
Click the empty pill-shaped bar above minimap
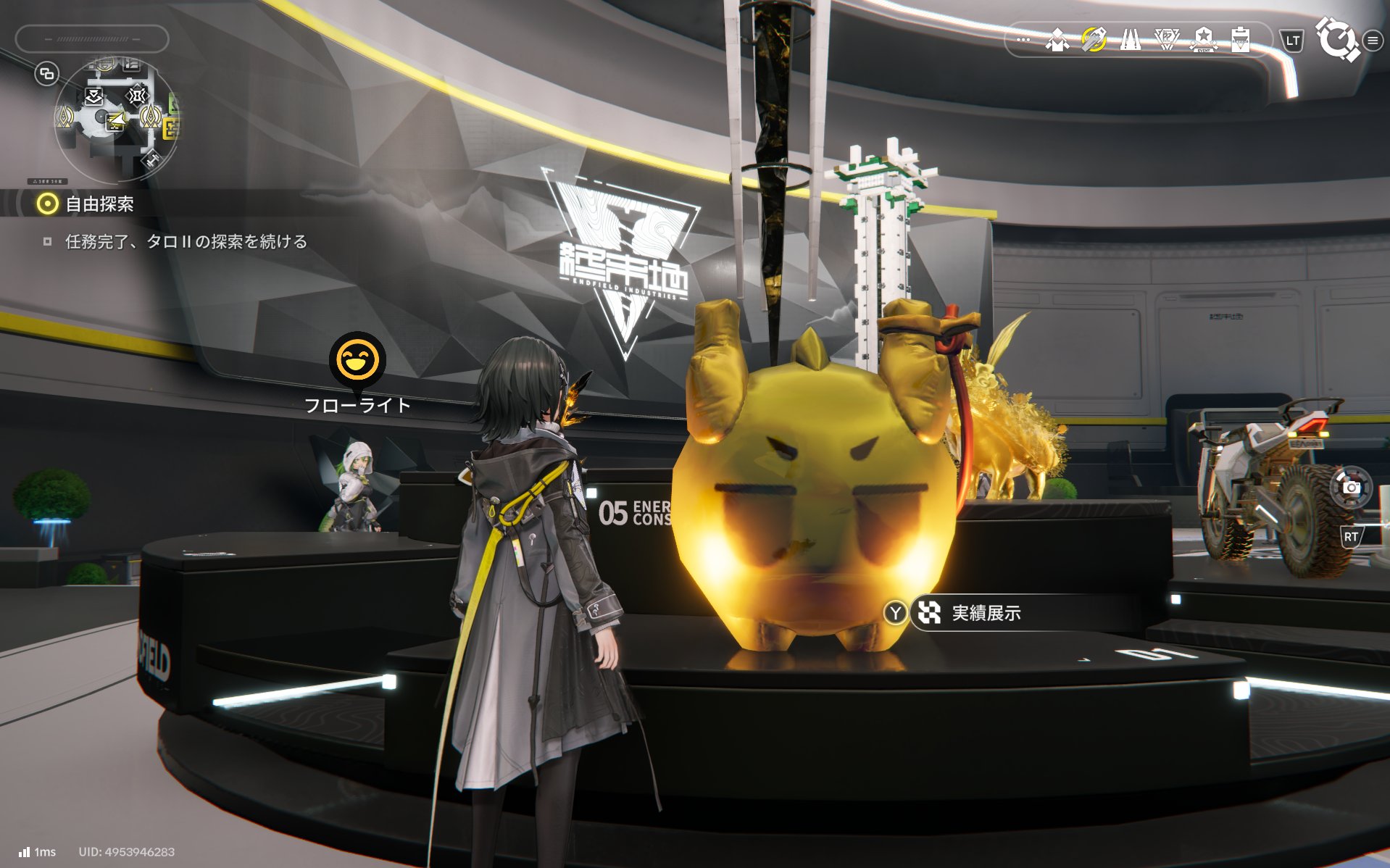[92, 39]
